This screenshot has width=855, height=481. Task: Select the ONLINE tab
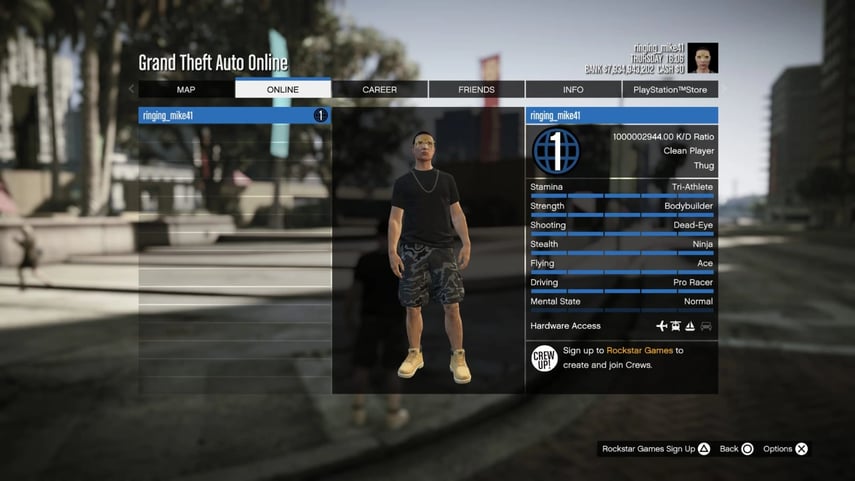(x=283, y=90)
